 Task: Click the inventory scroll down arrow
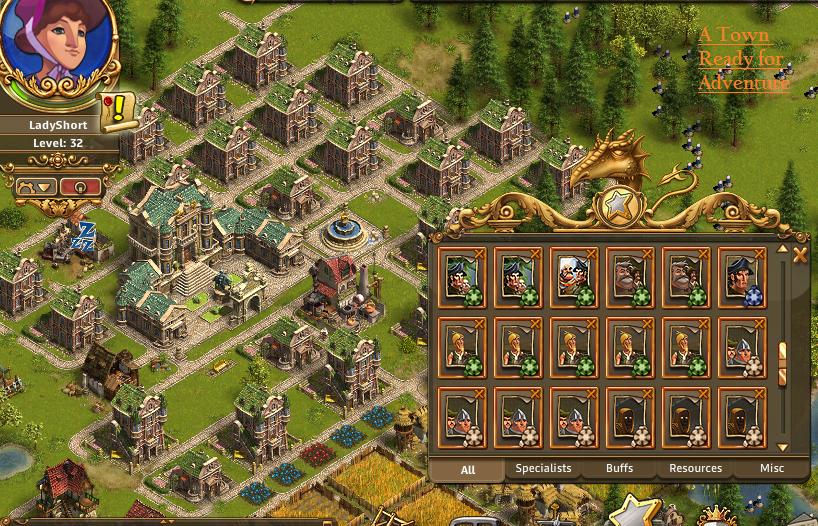tap(783, 447)
